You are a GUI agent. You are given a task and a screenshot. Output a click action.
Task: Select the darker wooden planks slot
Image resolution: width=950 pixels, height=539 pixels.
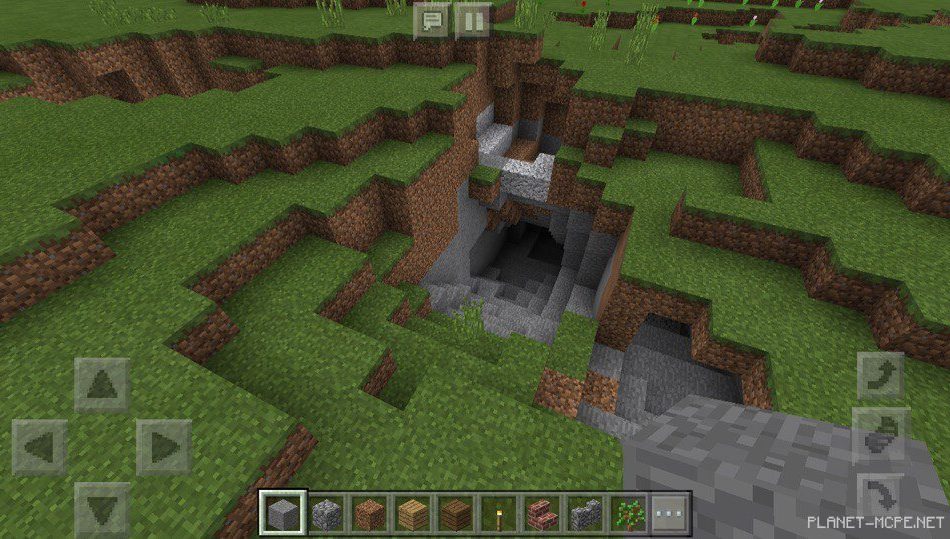[x=457, y=514]
